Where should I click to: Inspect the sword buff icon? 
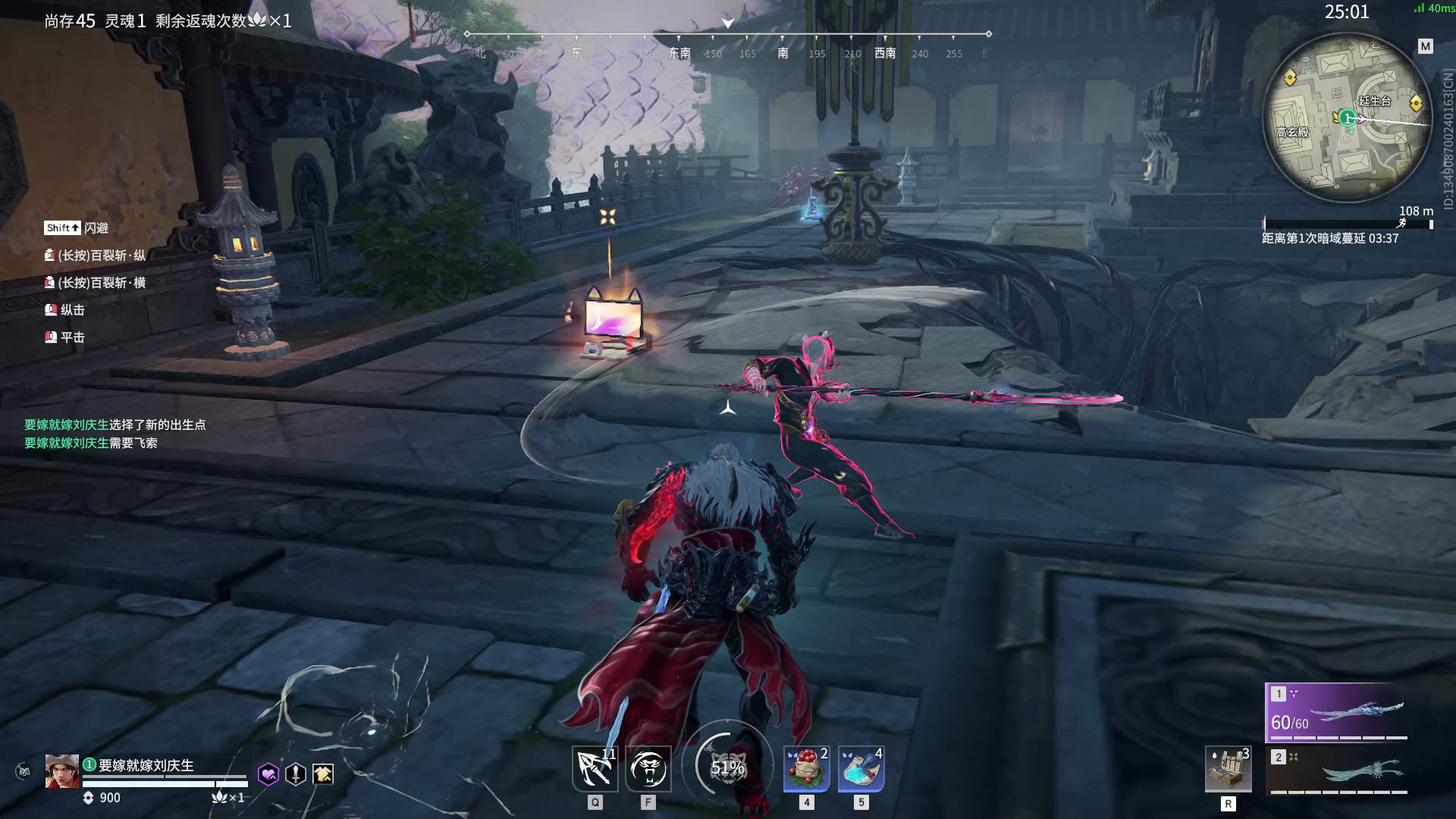(296, 773)
